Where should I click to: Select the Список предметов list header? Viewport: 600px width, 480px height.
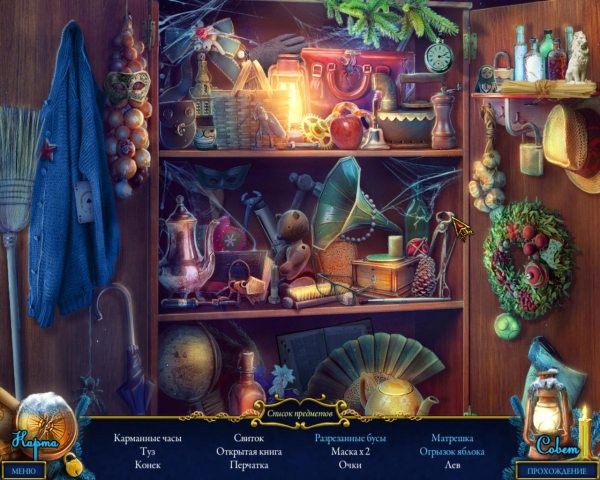299,409
